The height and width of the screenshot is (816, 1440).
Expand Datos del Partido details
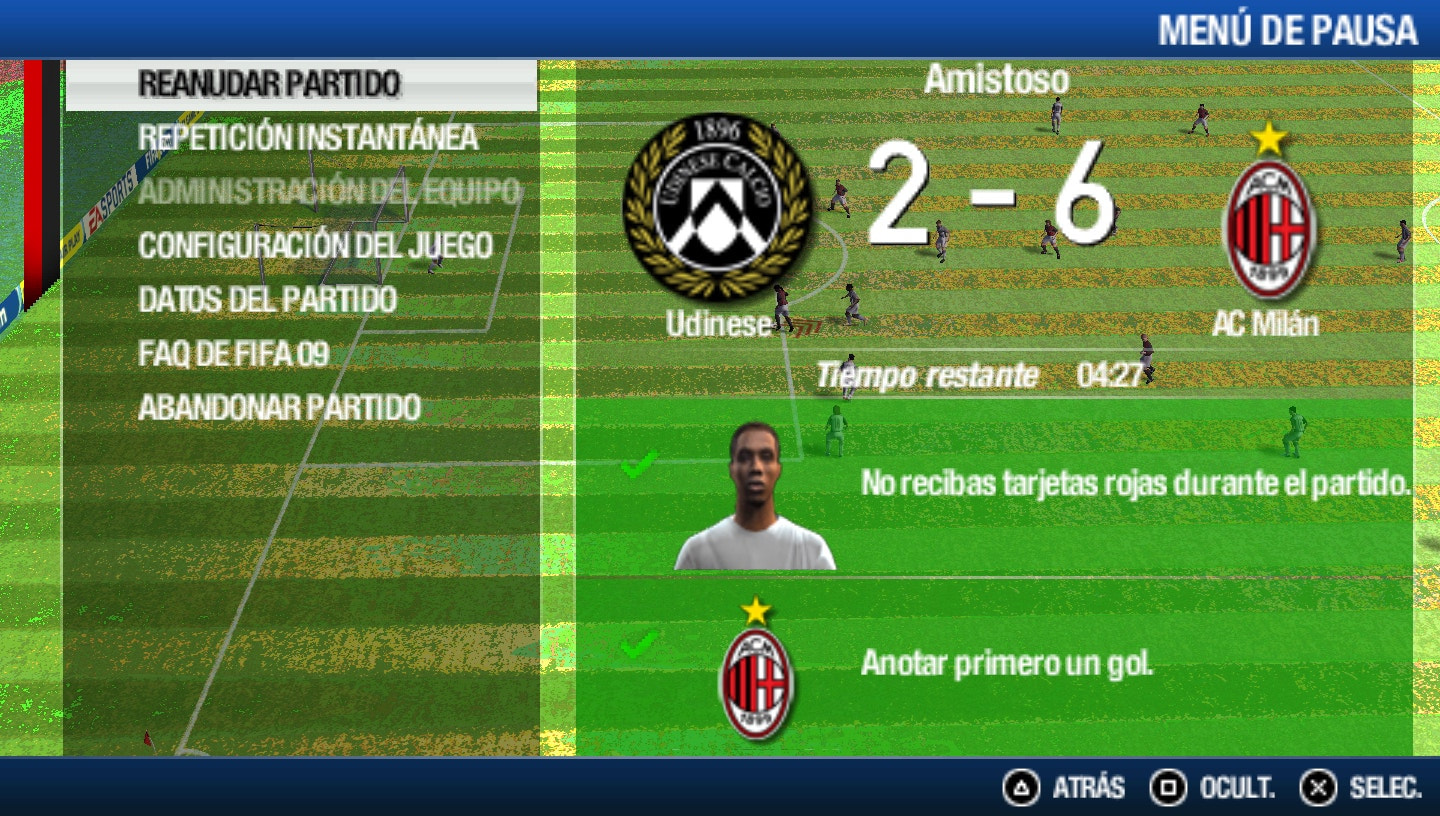[x=268, y=300]
